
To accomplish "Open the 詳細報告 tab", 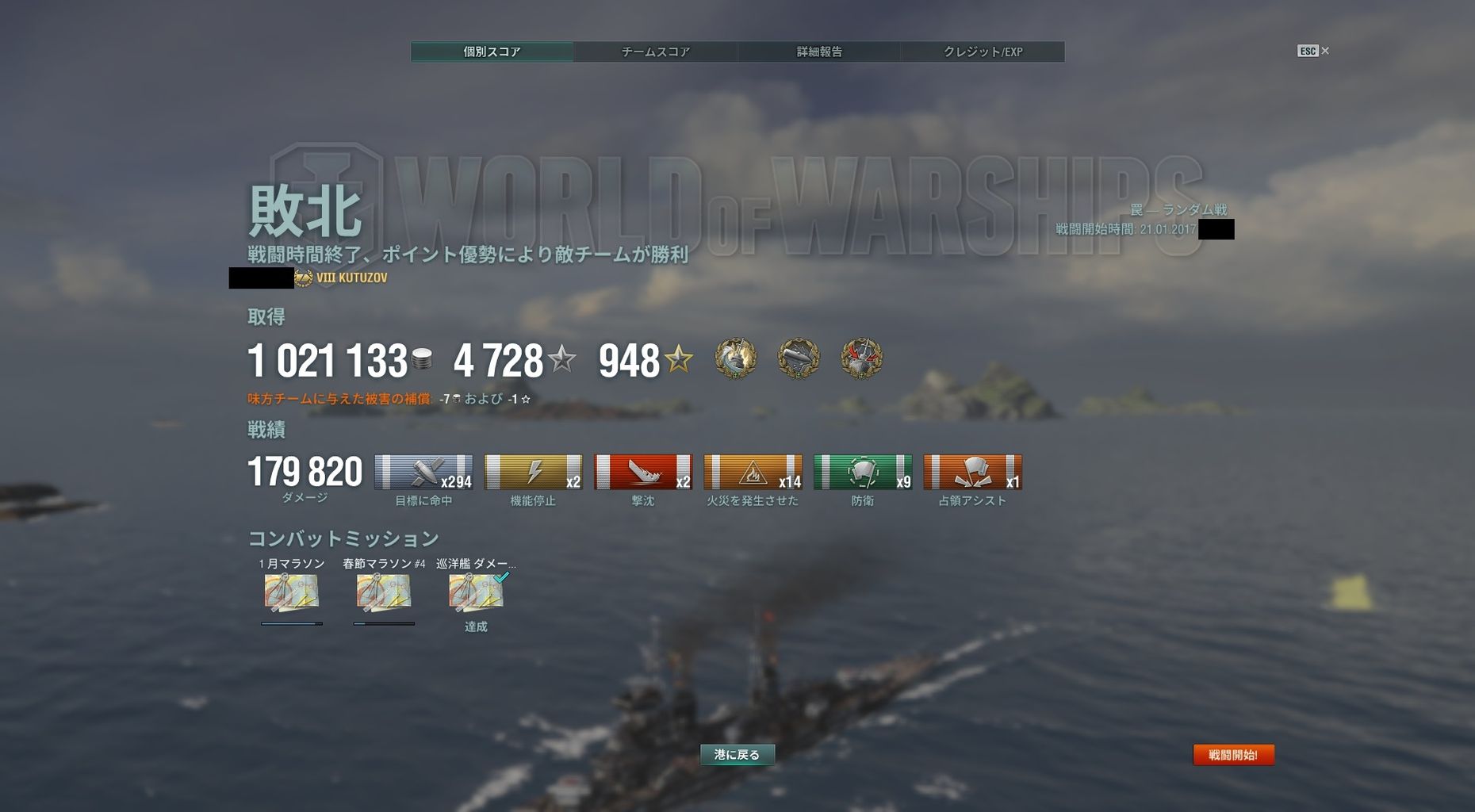I will click(821, 52).
